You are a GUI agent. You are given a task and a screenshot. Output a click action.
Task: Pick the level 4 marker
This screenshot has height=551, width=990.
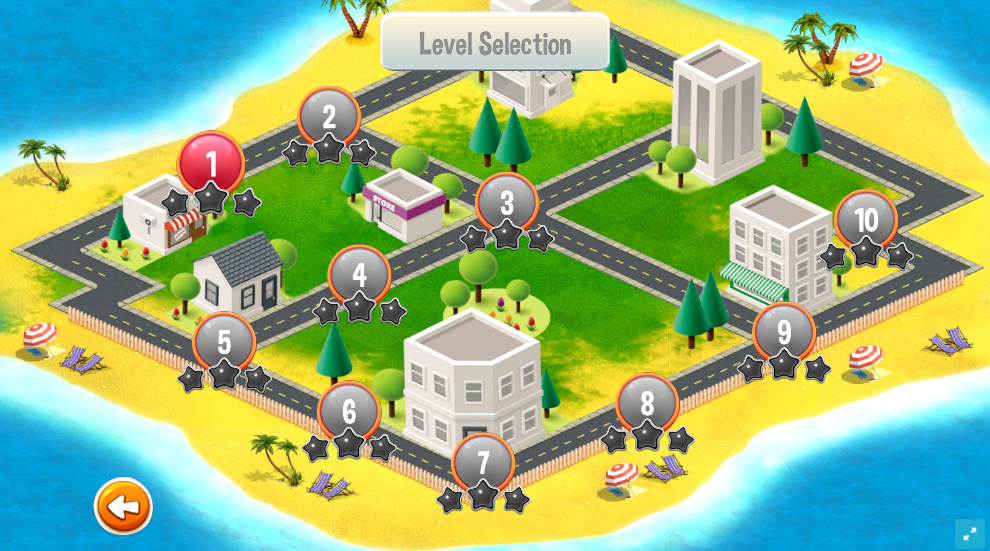(x=359, y=274)
